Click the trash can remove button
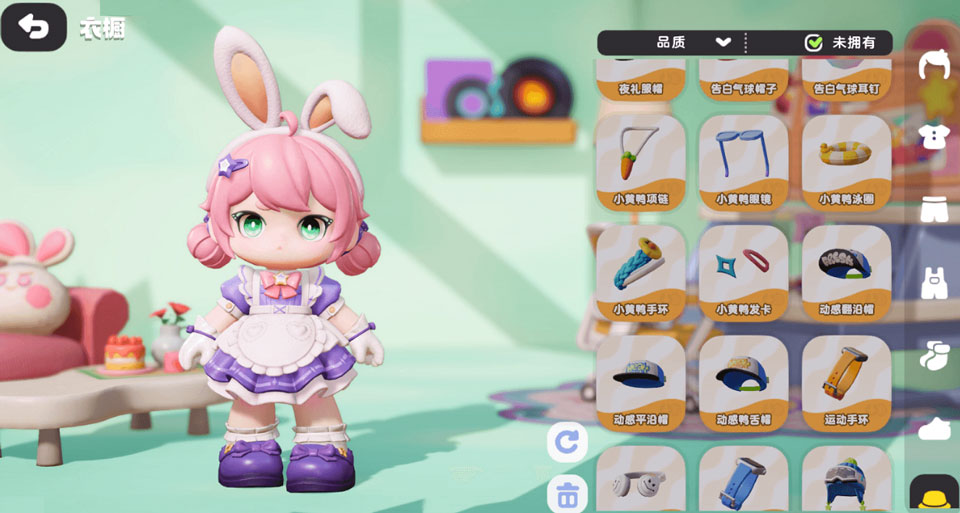Viewport: 960px width, 513px height. (567, 493)
